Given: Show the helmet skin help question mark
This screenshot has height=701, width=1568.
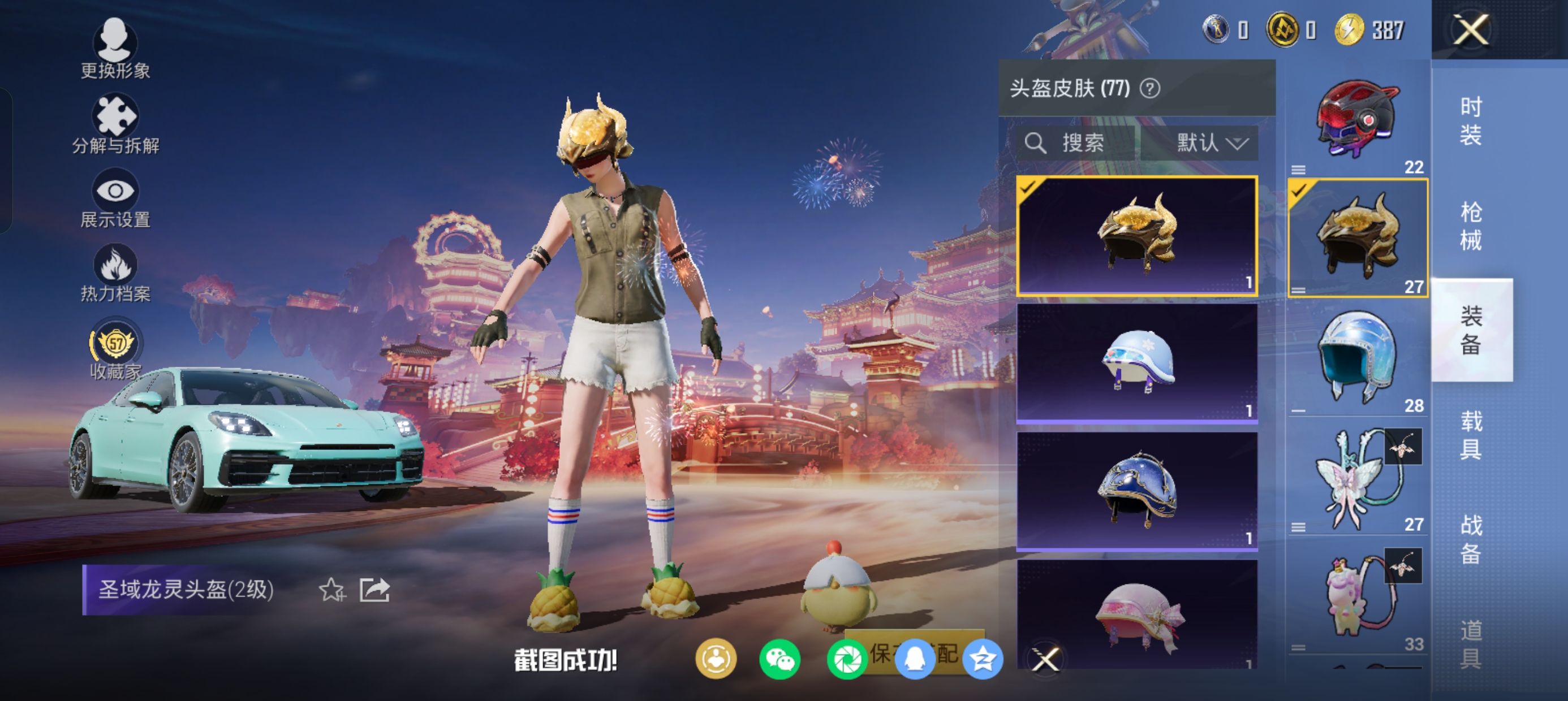Looking at the screenshot, I should point(1150,89).
